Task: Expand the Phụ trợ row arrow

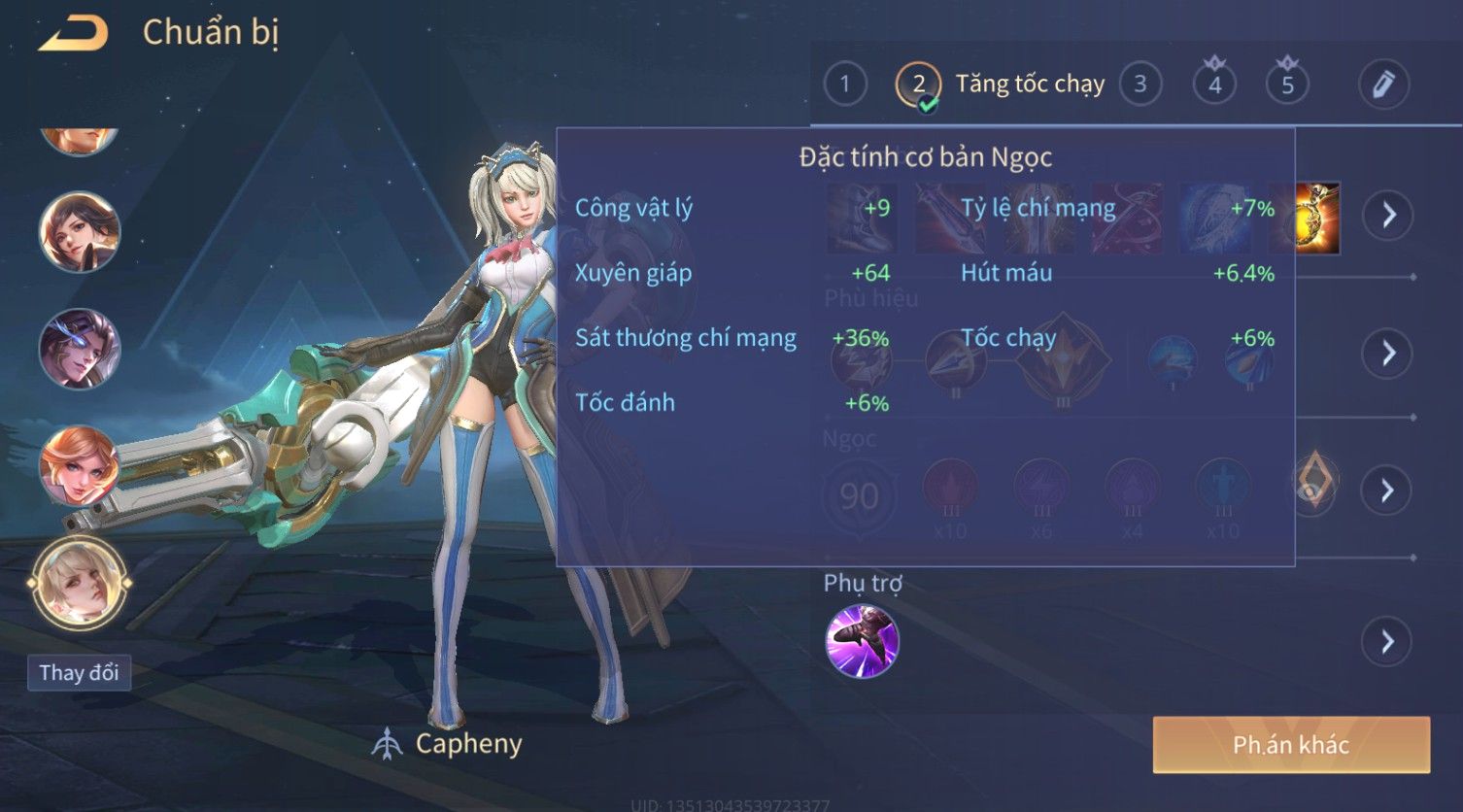Action: click(1386, 642)
